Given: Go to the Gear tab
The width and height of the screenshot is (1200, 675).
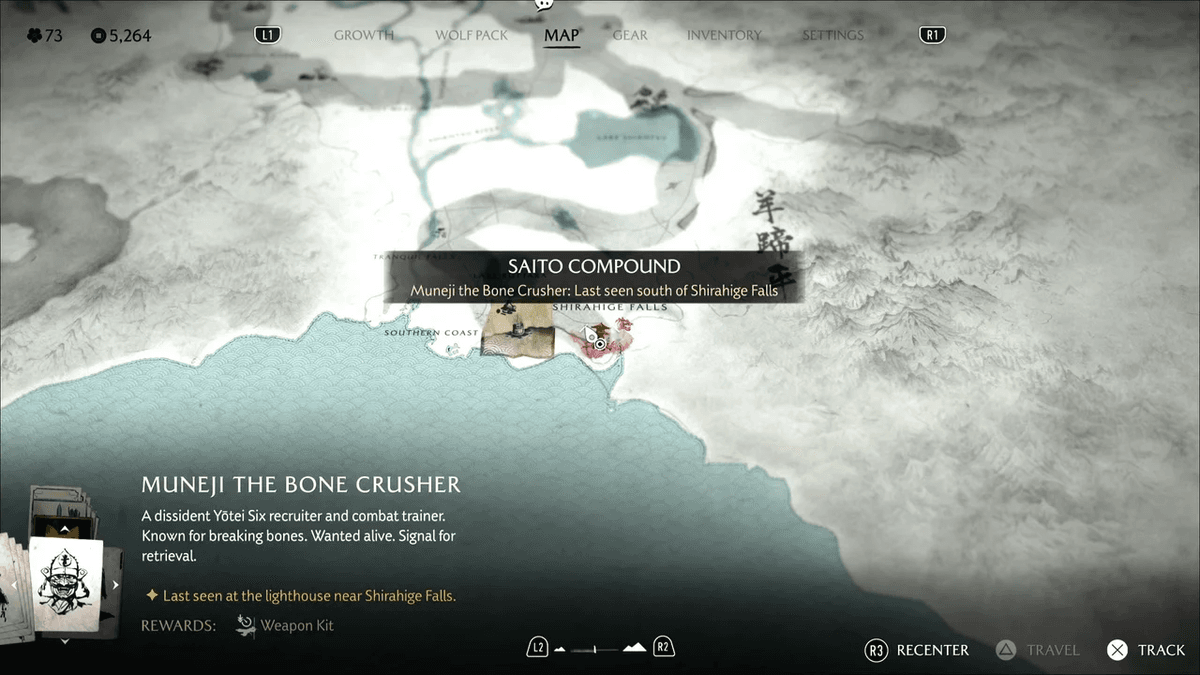Looking at the screenshot, I should [630, 35].
